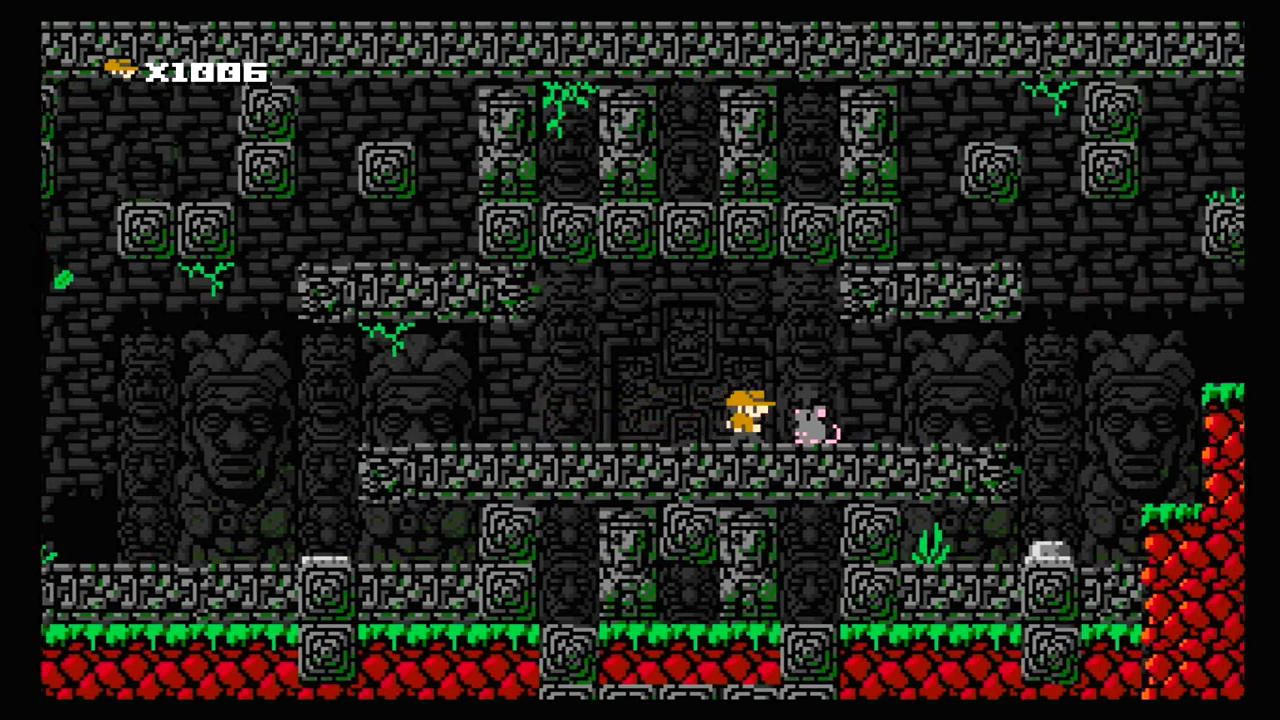Select the green leaf pickup on the left wall
The height and width of the screenshot is (720, 1280).
(x=65, y=280)
